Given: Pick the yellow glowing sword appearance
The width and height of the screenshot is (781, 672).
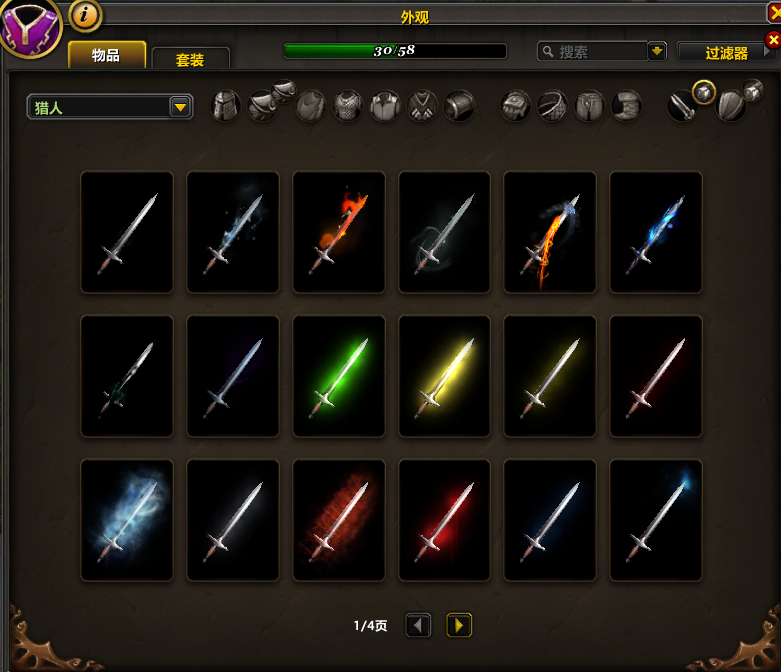Looking at the screenshot, I should pos(445,377).
